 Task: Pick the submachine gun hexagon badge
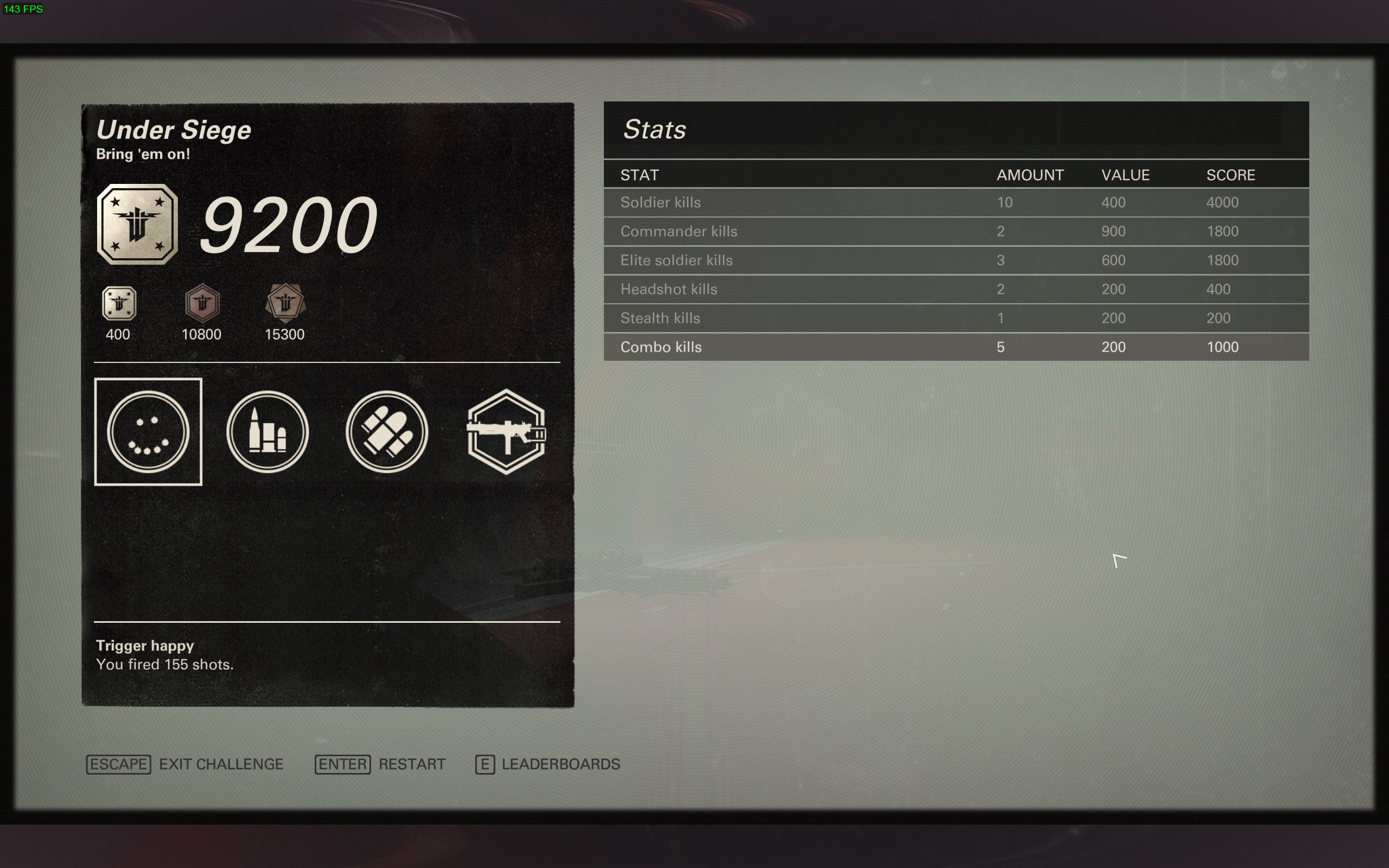pyautogui.click(x=506, y=432)
